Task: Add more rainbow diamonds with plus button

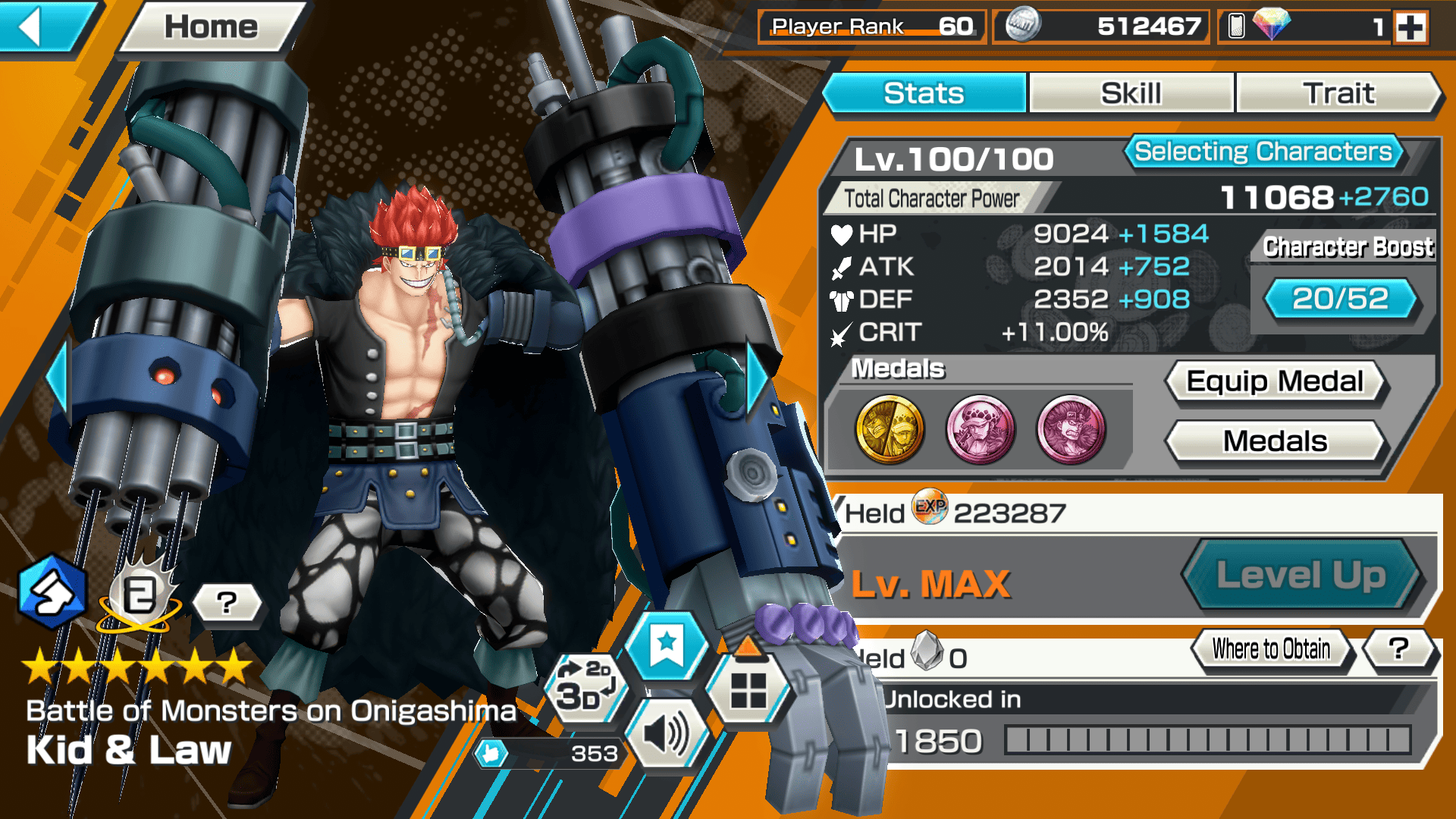Action: point(1410,27)
